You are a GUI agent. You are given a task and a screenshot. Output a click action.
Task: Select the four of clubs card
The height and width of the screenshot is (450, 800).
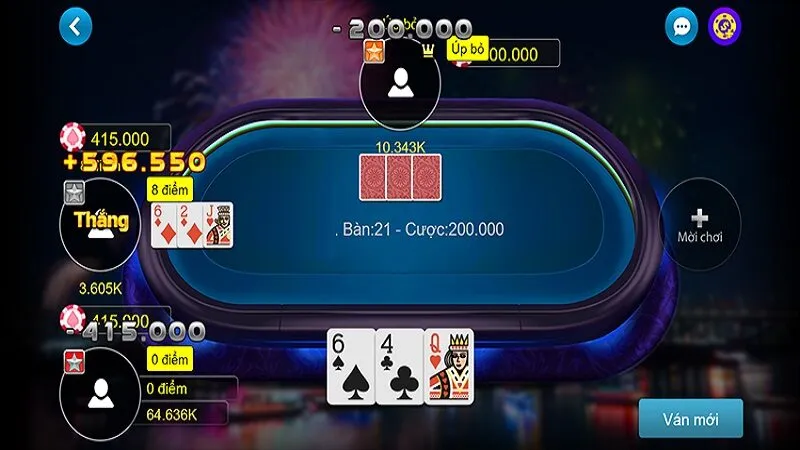click(399, 366)
